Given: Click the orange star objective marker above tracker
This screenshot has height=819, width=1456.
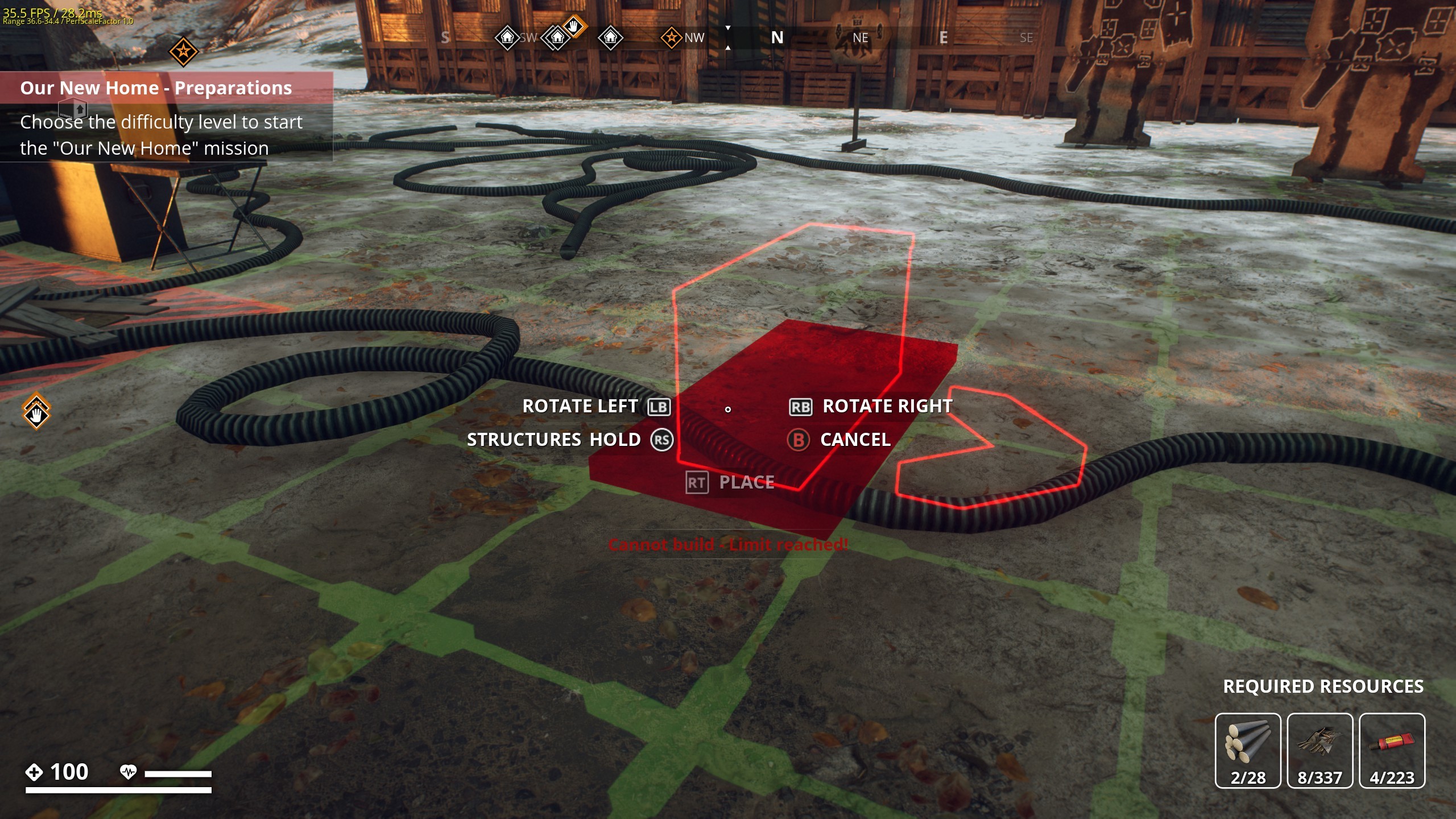Looking at the screenshot, I should pos(183,52).
